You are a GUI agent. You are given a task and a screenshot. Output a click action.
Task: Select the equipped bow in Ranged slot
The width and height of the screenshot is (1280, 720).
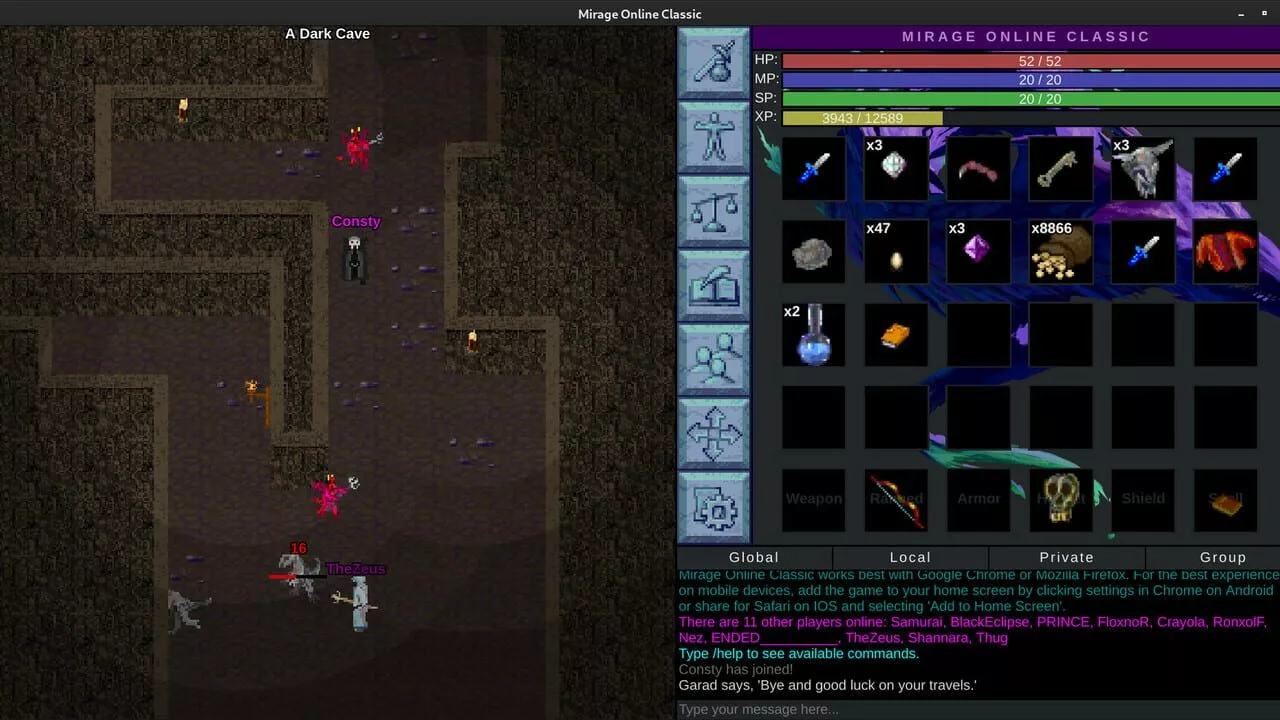click(x=895, y=500)
